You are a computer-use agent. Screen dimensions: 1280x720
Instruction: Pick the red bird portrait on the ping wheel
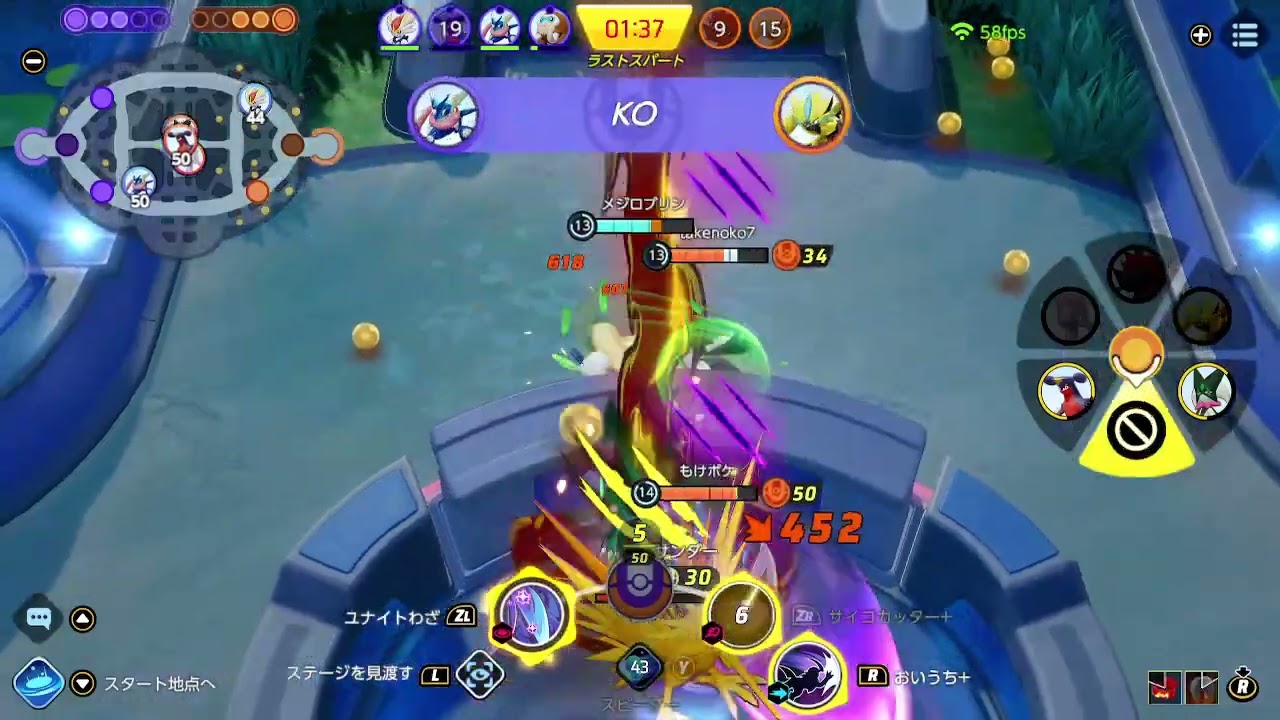click(1066, 390)
